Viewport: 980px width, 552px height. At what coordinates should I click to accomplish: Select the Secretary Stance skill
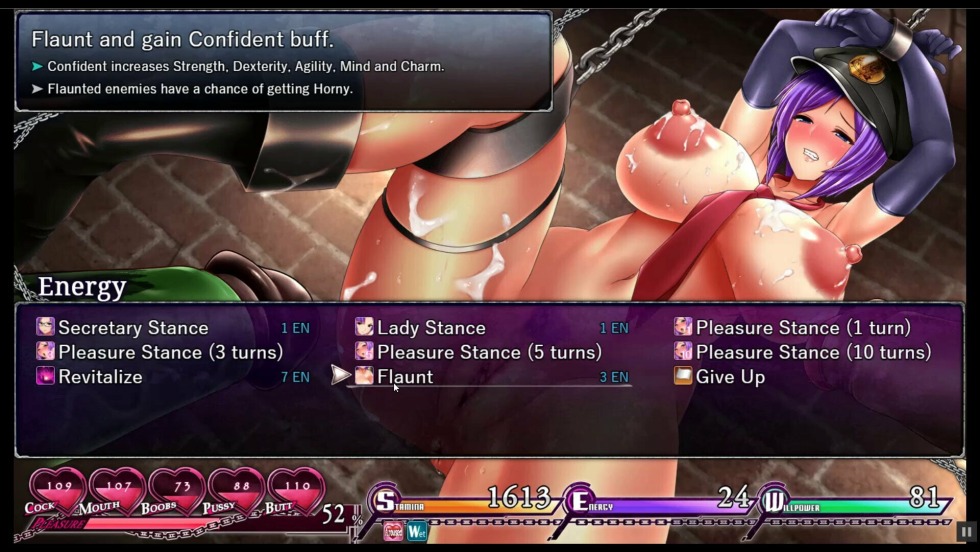tap(133, 328)
